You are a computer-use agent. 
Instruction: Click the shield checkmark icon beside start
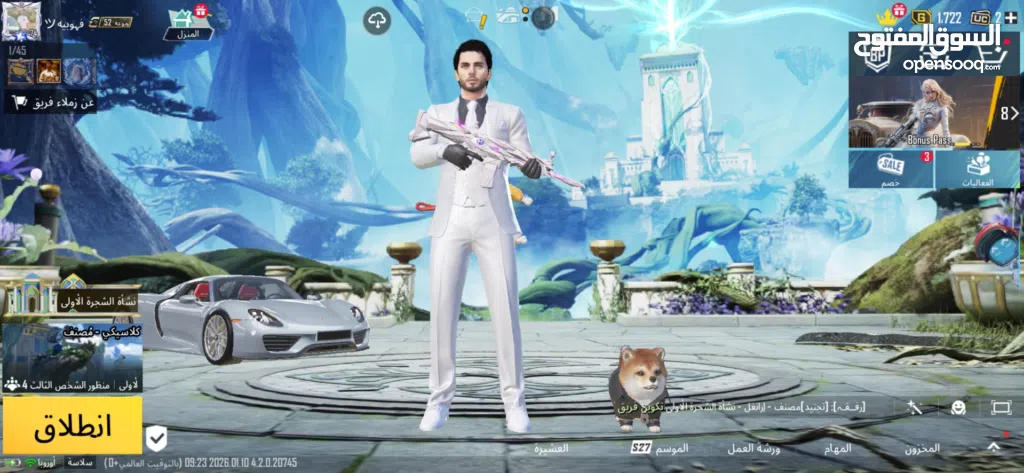(x=157, y=437)
